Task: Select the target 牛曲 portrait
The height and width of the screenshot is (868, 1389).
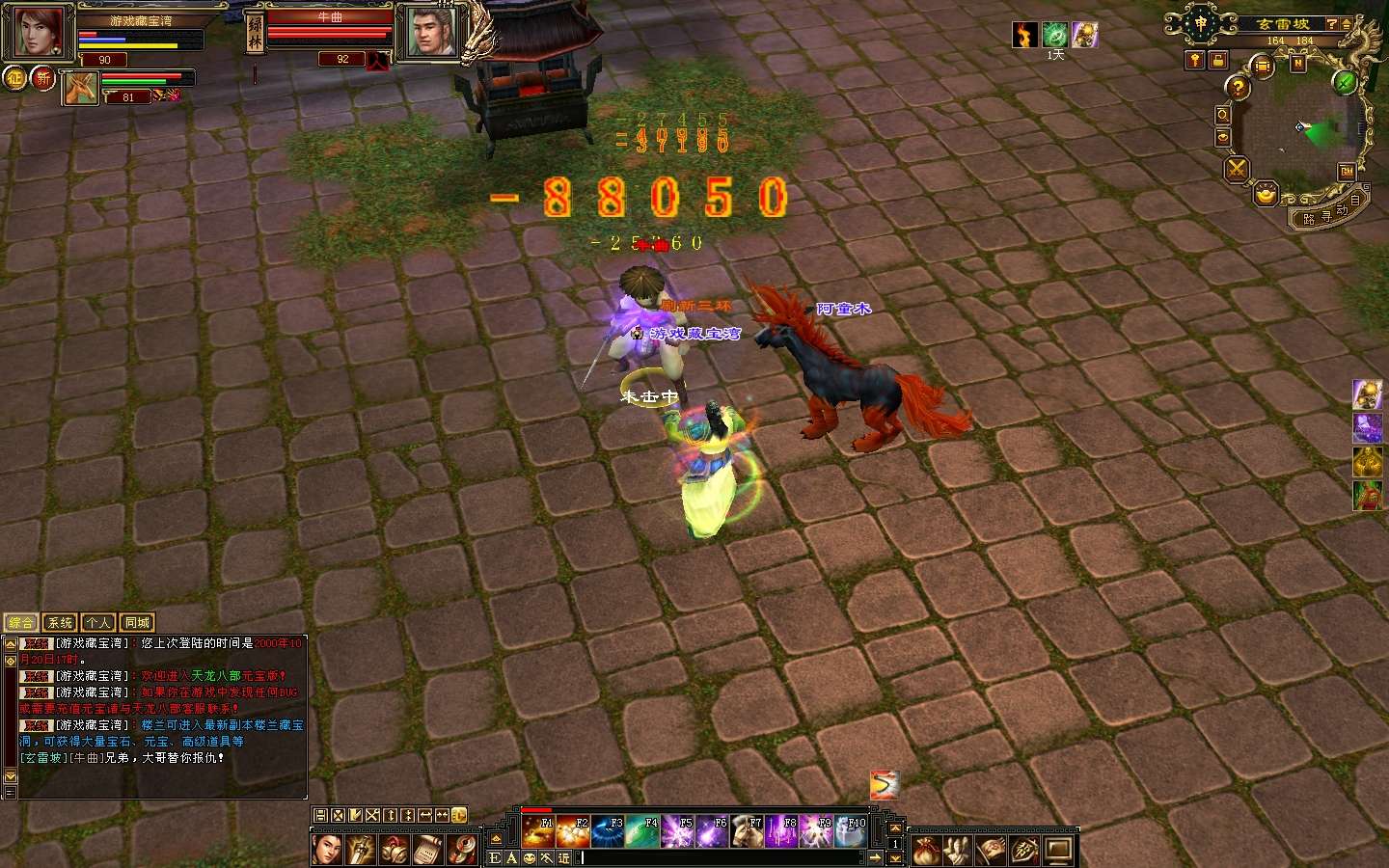Action: (430, 33)
